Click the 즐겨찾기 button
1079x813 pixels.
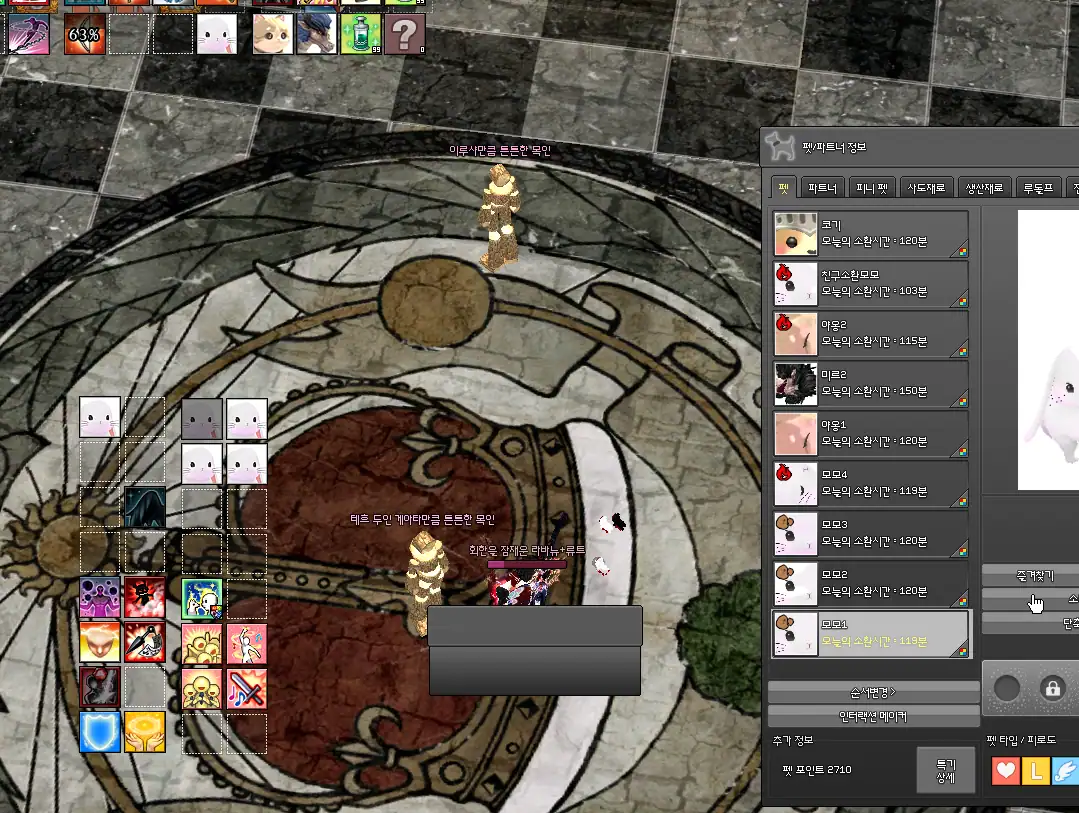[x=1028, y=576]
